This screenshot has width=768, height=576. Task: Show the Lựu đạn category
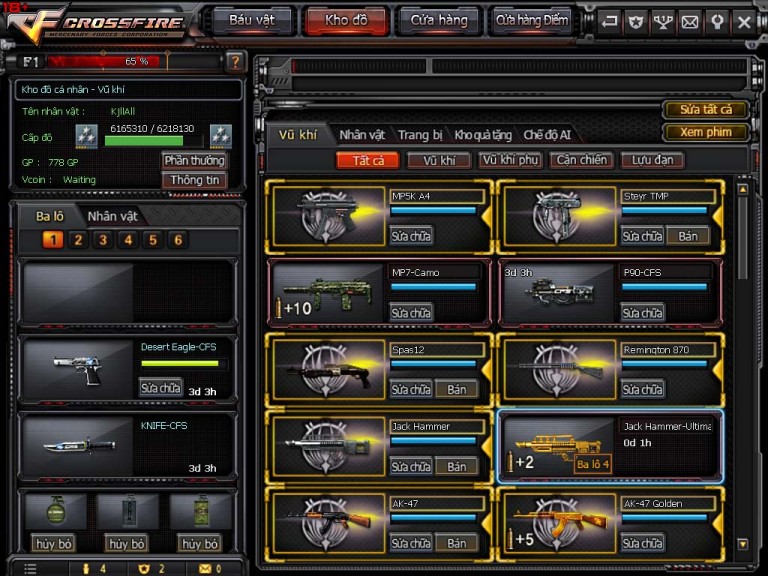pyautogui.click(x=652, y=160)
